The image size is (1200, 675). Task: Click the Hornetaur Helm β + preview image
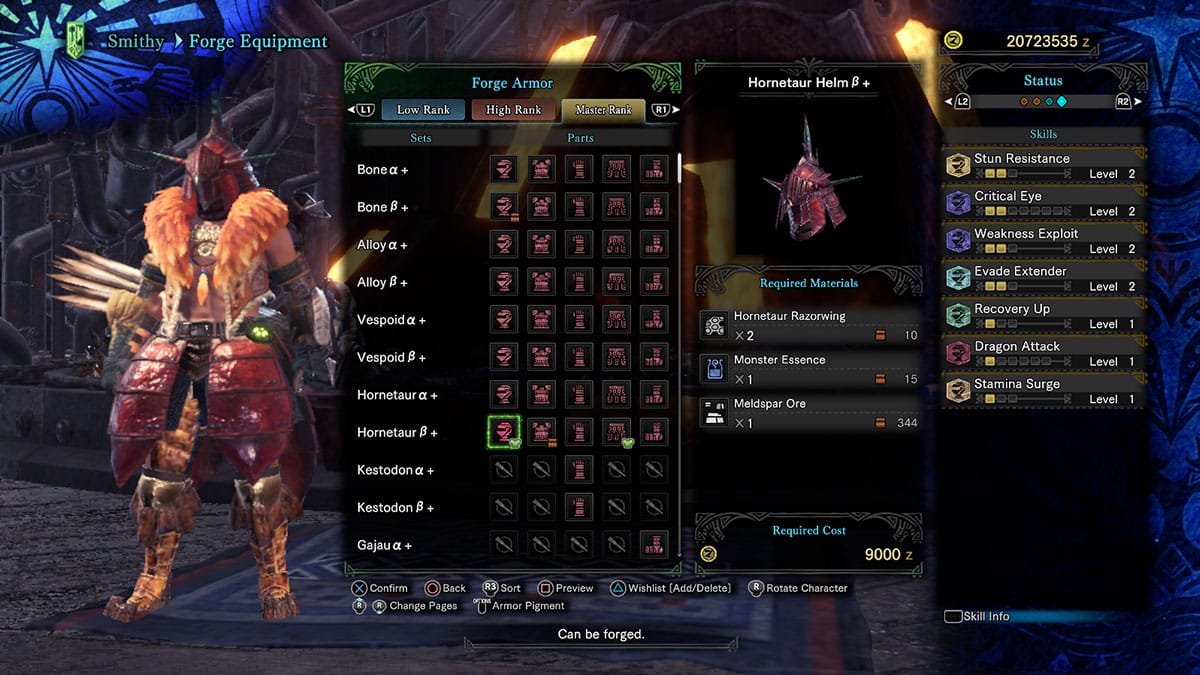click(x=808, y=180)
